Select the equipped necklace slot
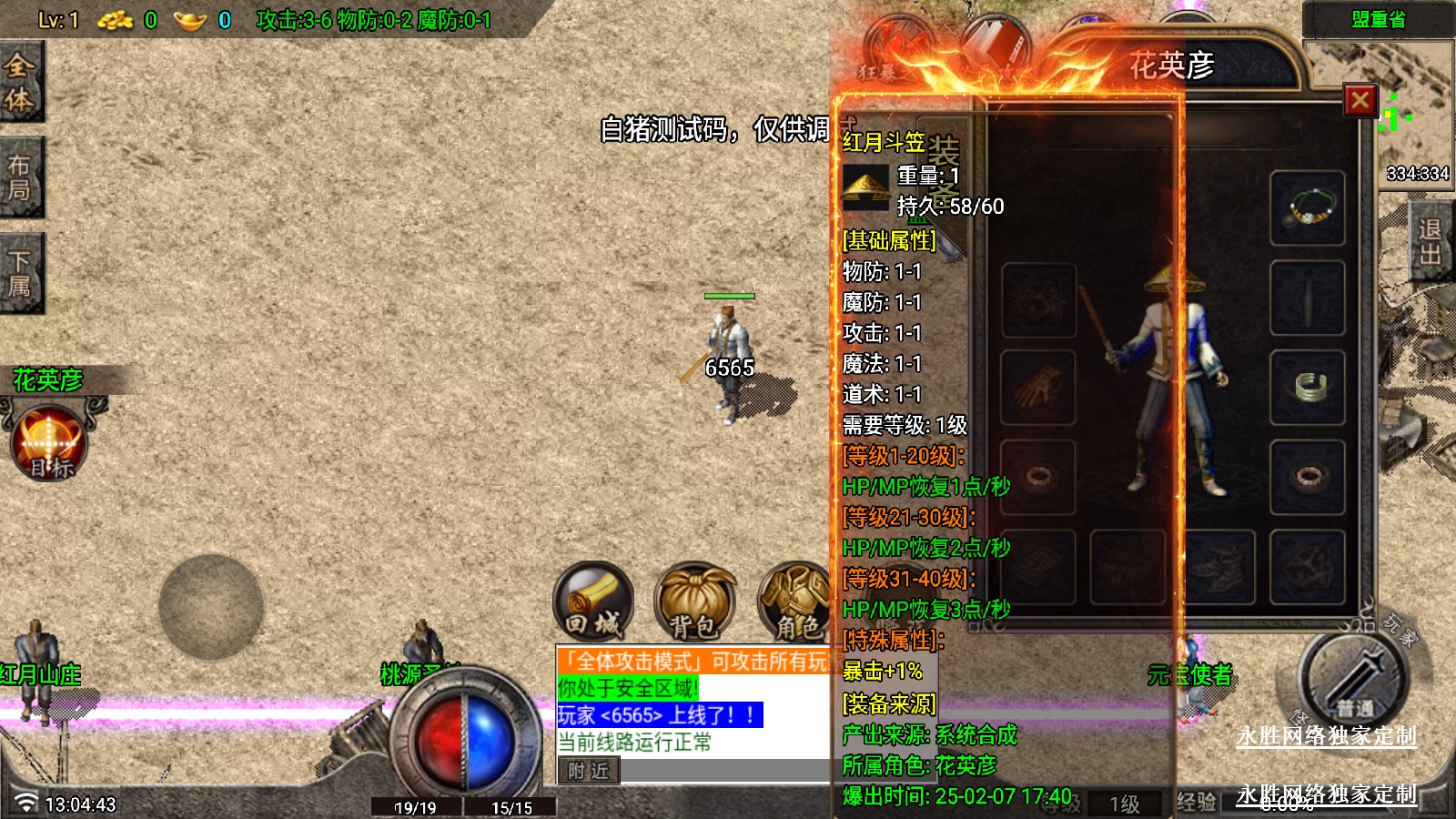The height and width of the screenshot is (819, 1456). tap(1308, 208)
